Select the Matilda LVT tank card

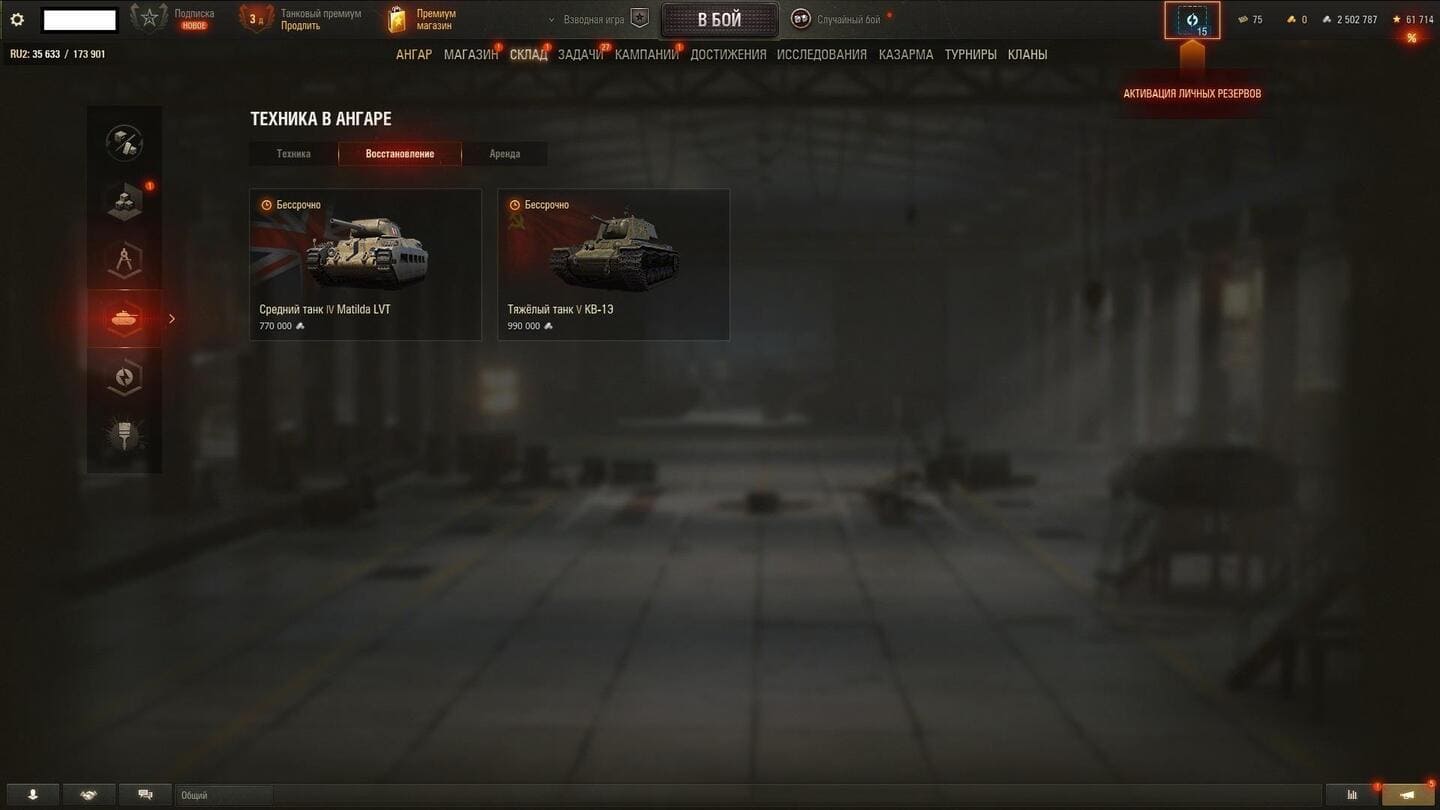click(x=365, y=265)
